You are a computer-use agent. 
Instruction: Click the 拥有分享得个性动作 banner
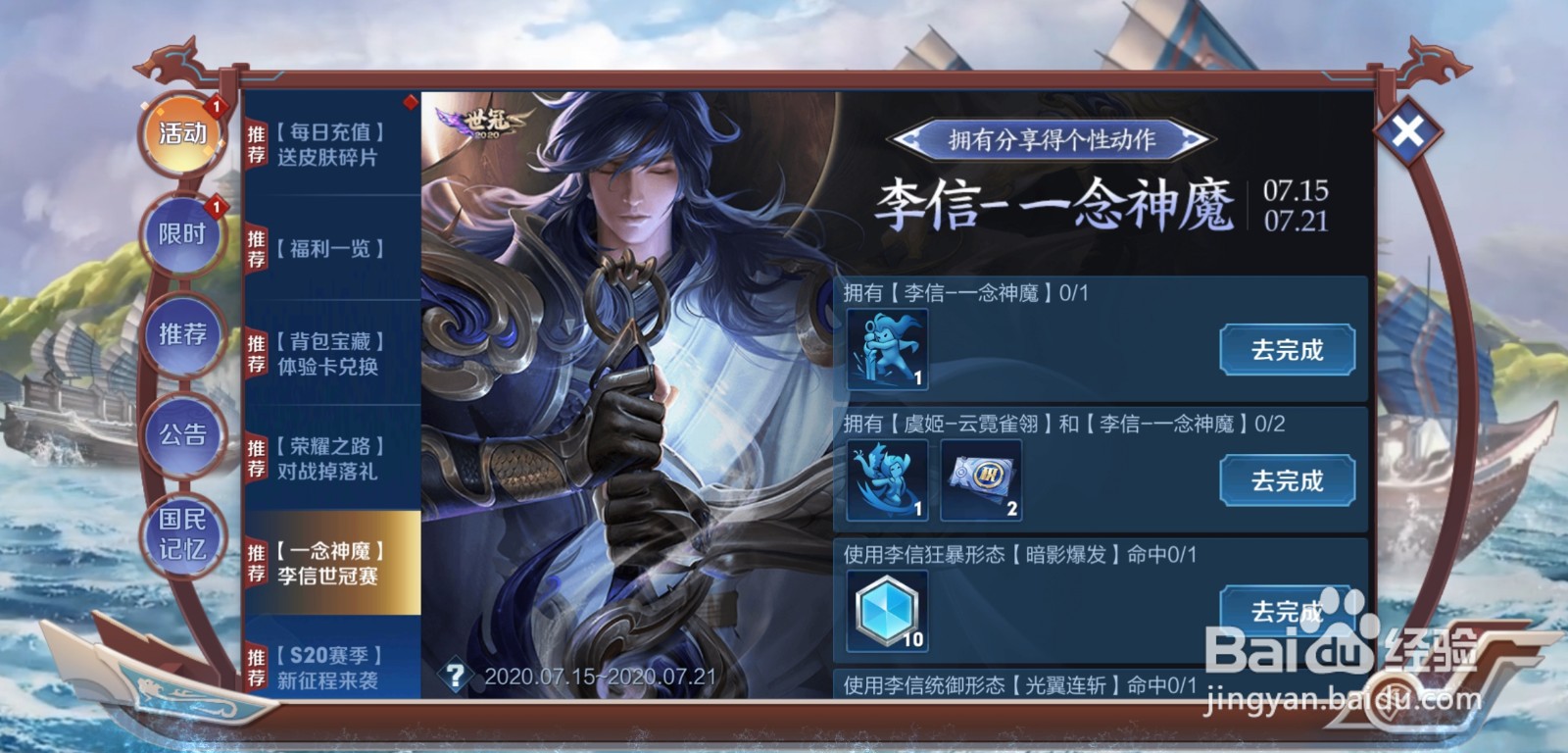point(1055,138)
